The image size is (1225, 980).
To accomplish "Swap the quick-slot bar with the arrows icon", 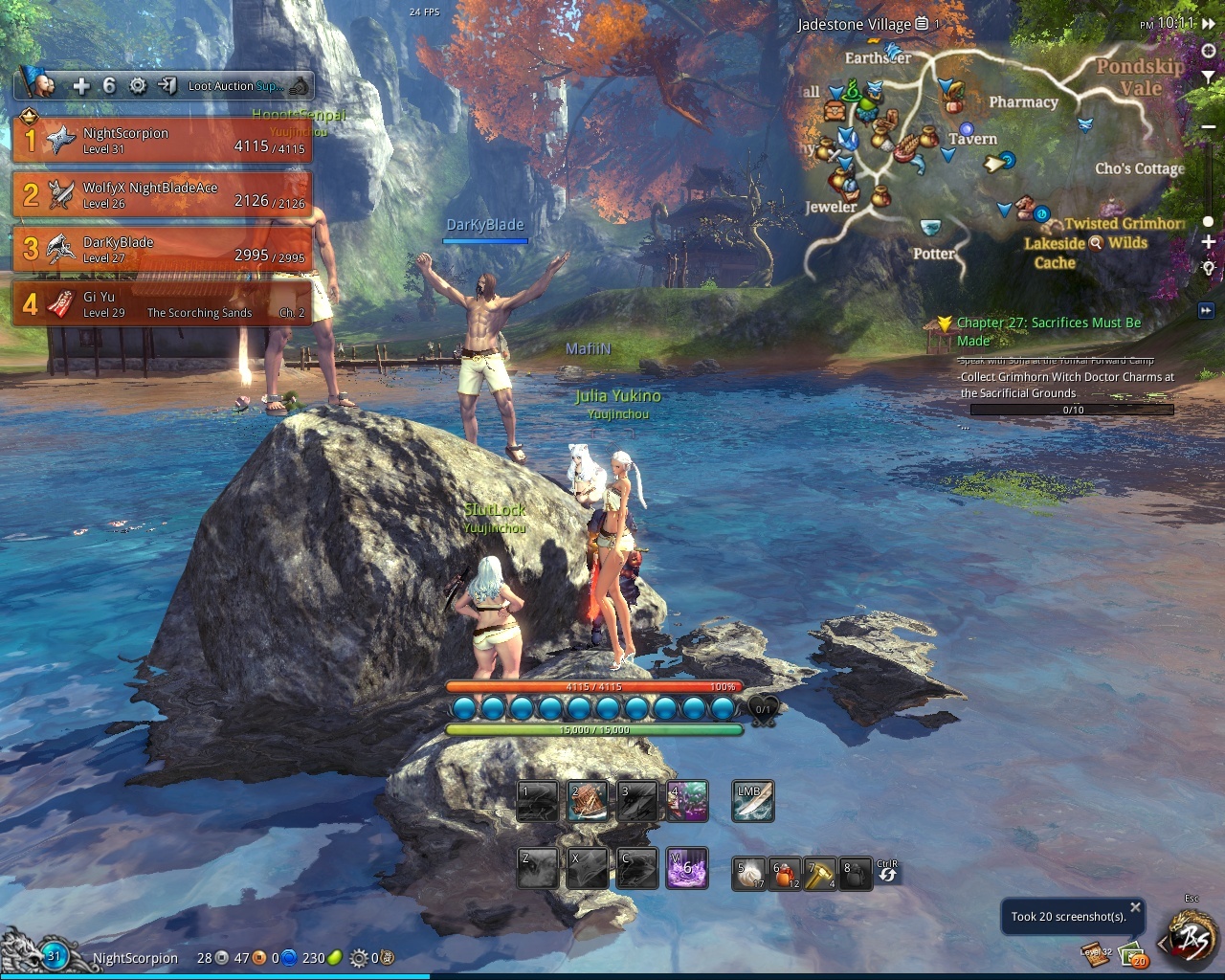I will pos(887,873).
